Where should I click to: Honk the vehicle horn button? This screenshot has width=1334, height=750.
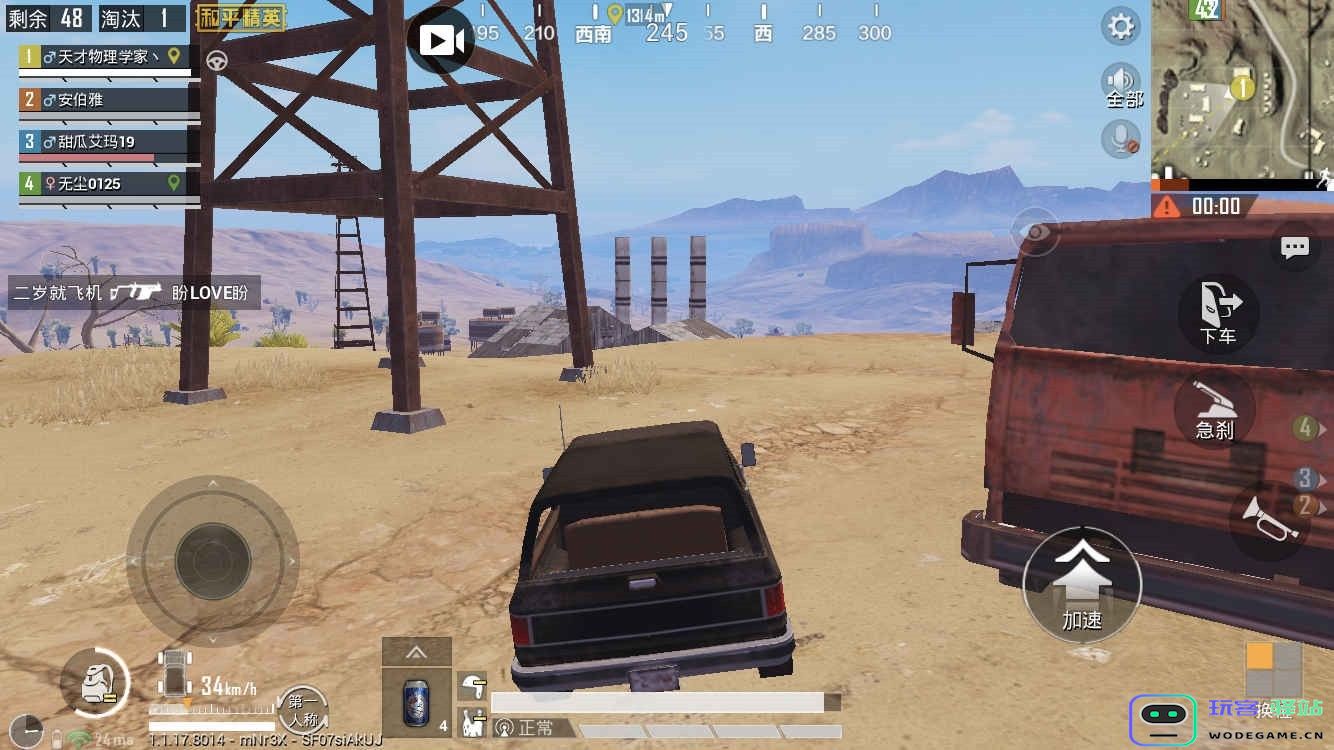click(1268, 518)
